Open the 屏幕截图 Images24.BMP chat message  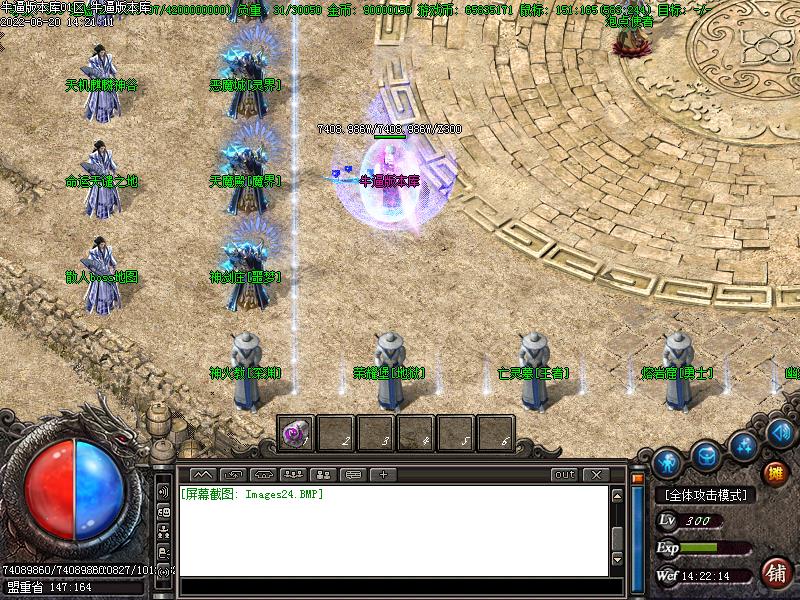pyautogui.click(x=252, y=494)
